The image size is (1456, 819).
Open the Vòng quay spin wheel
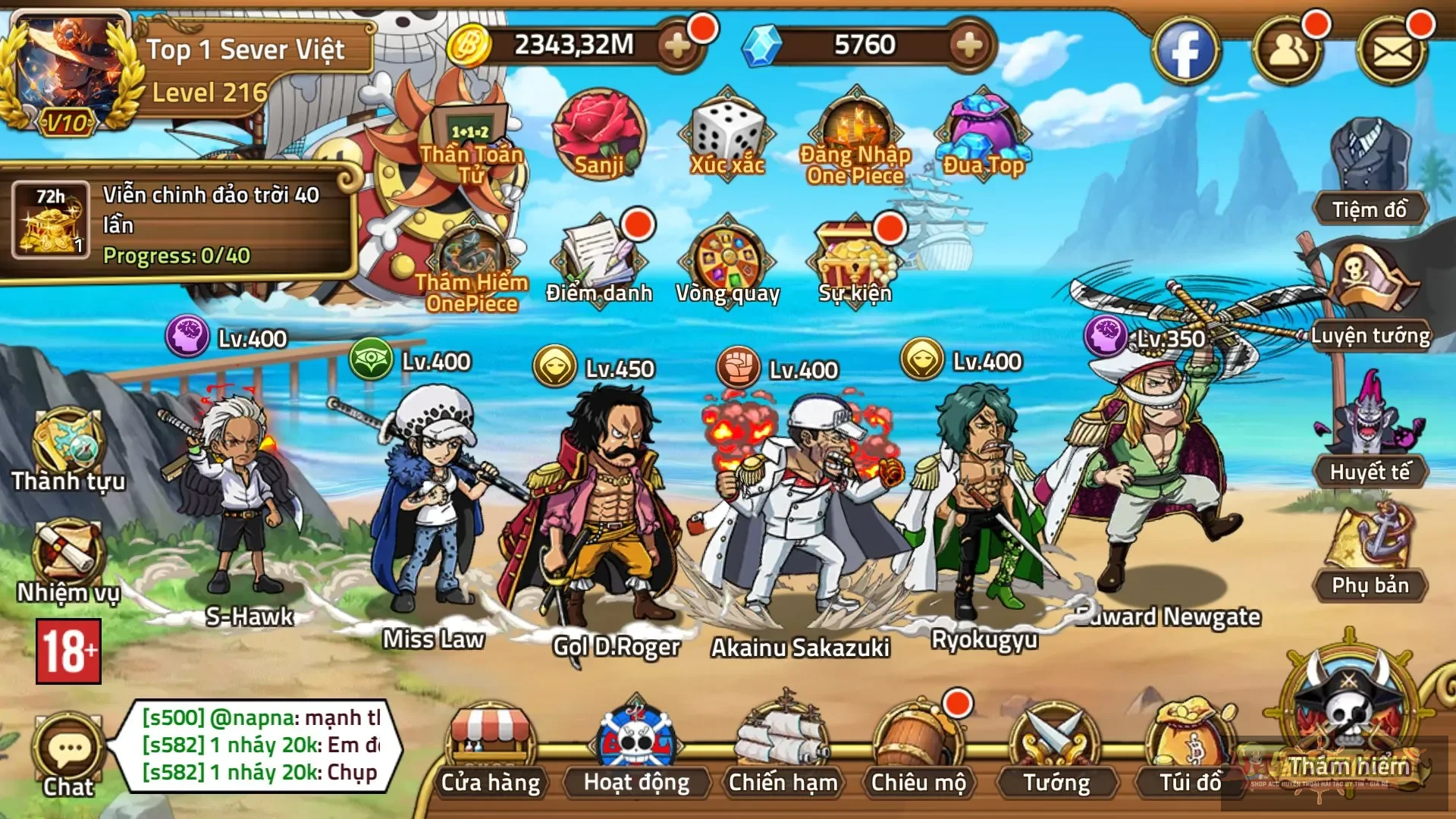729,258
